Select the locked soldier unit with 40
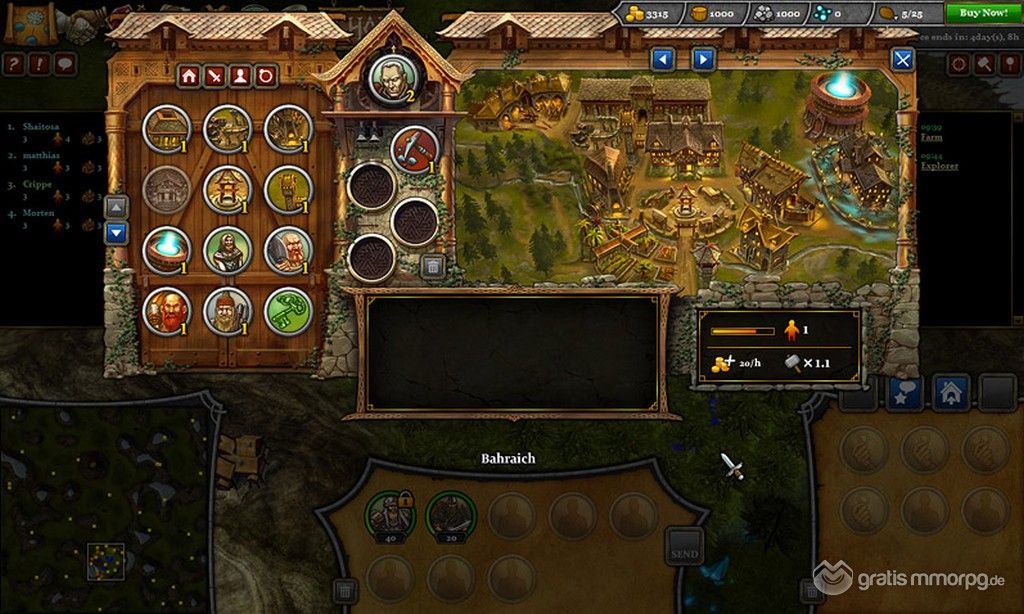 click(389, 515)
